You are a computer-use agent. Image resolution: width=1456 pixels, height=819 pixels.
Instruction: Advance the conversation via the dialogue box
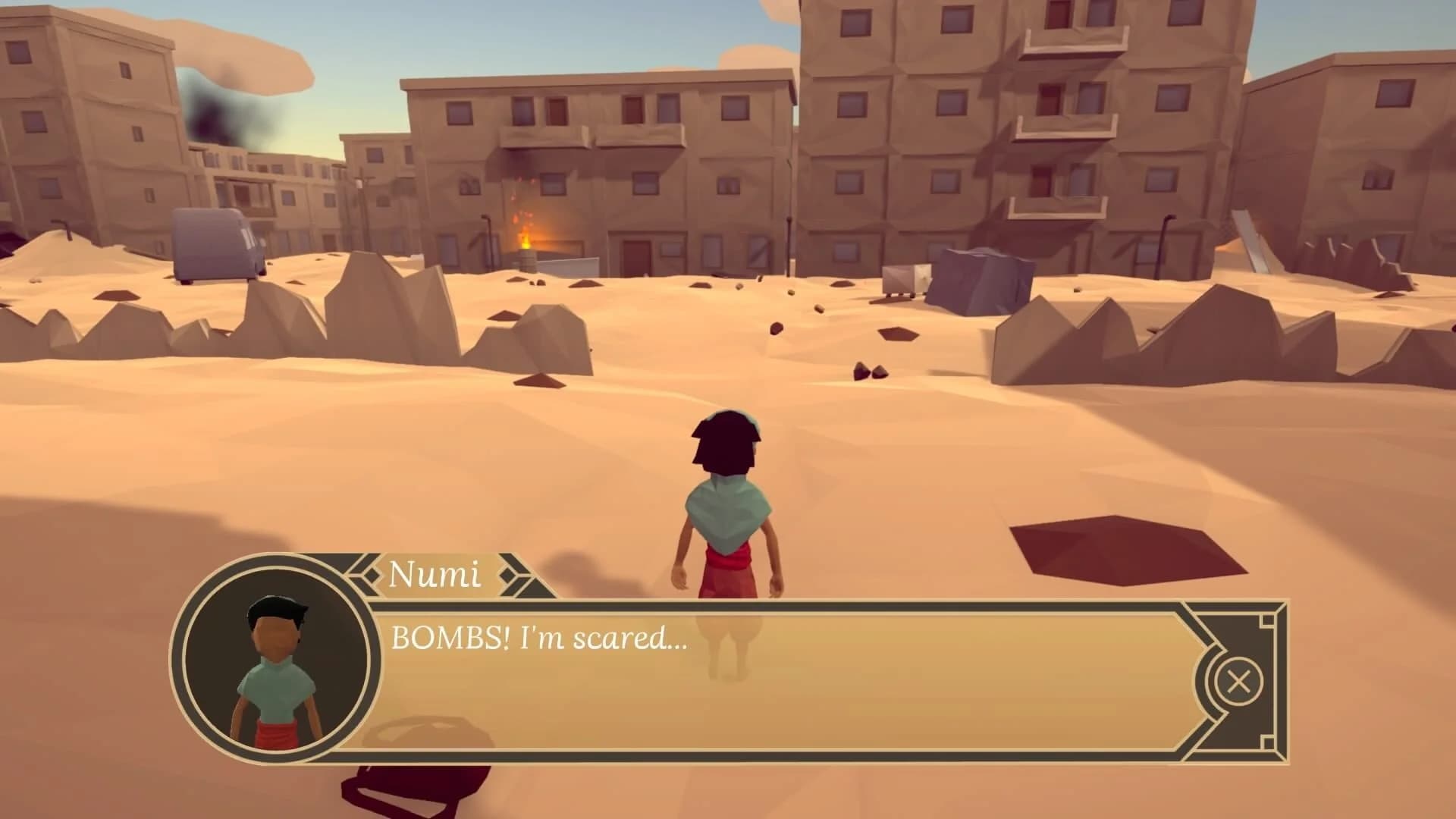(x=758, y=682)
